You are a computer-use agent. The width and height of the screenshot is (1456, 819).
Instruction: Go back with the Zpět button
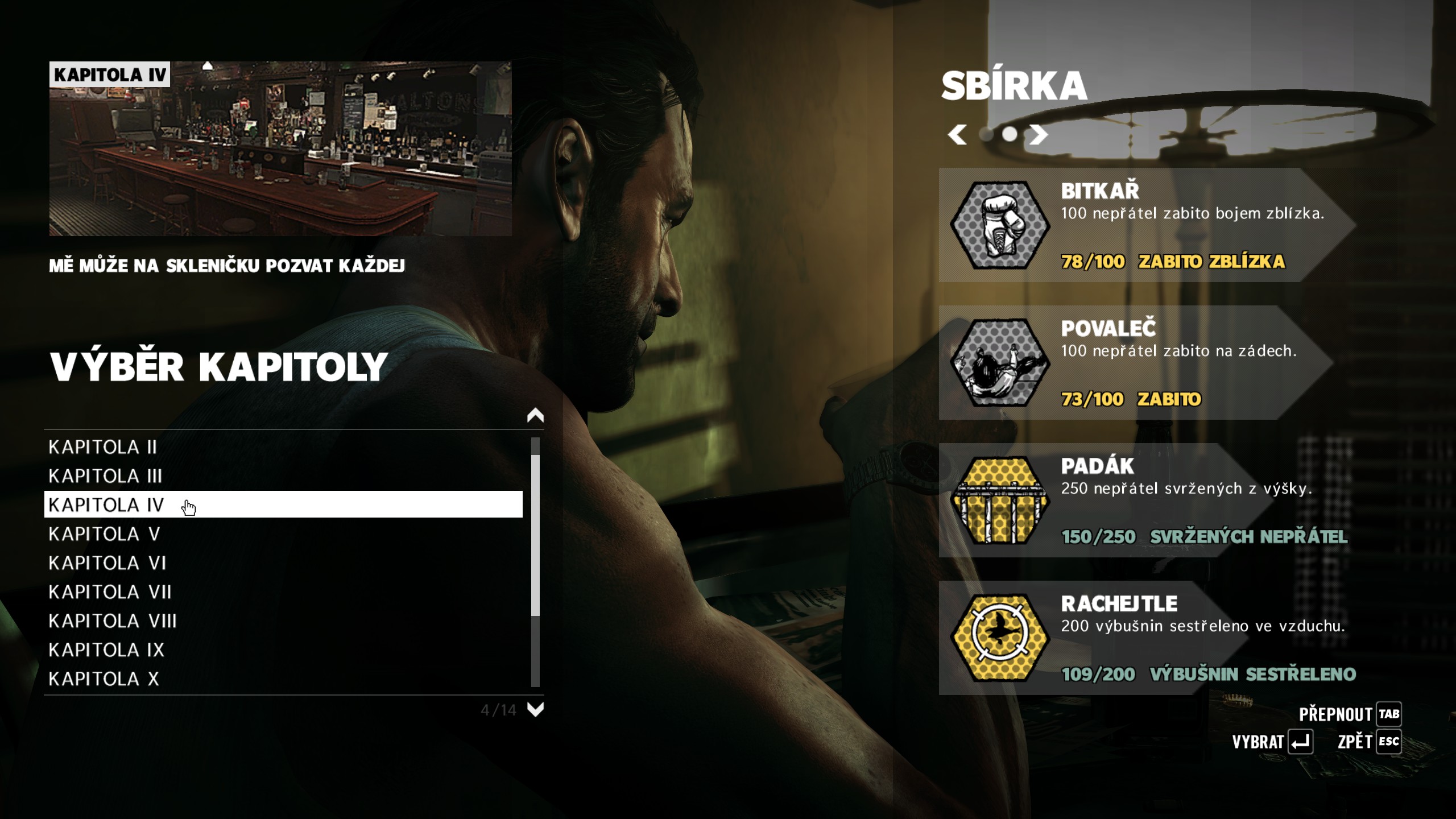pyautogui.click(x=1368, y=742)
